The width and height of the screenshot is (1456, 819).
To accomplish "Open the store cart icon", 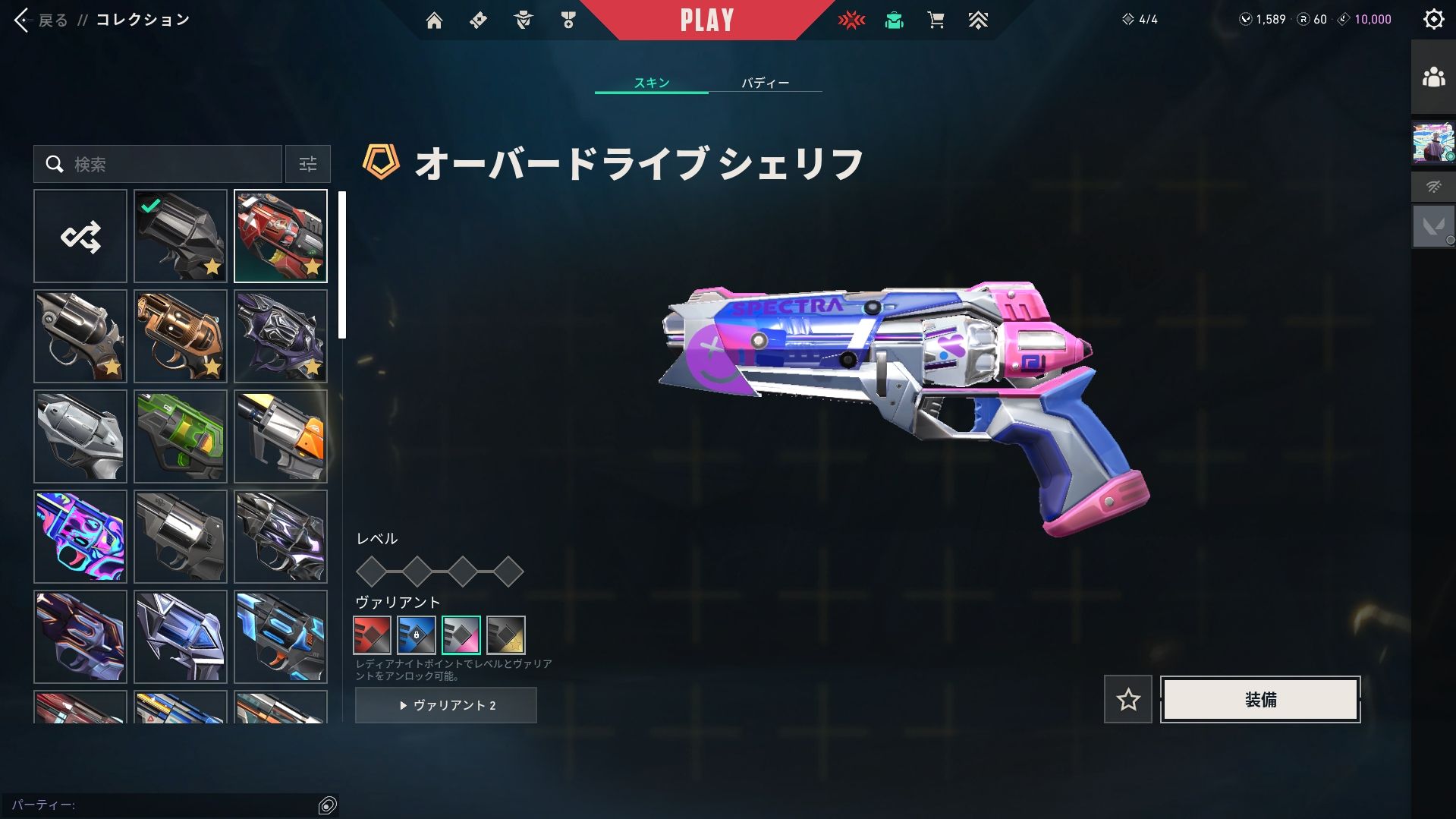I will 936,20.
